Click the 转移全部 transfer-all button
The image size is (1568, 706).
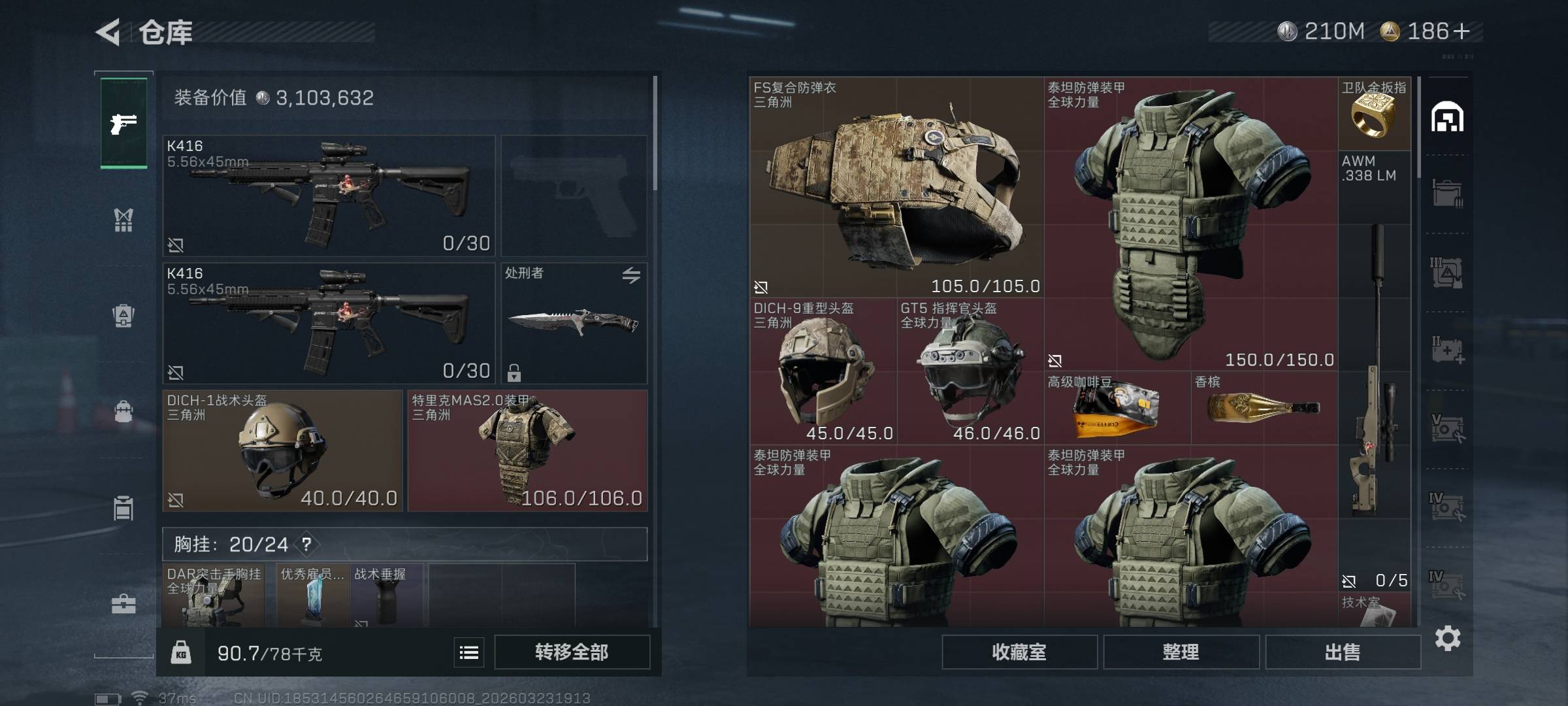572,652
